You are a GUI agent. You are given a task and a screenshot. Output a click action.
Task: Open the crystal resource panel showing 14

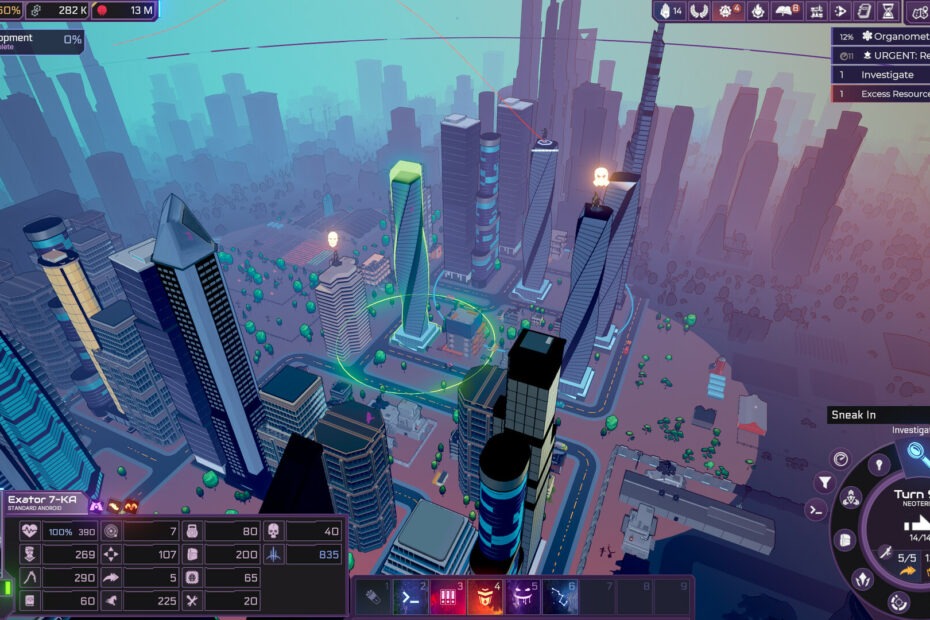point(672,11)
